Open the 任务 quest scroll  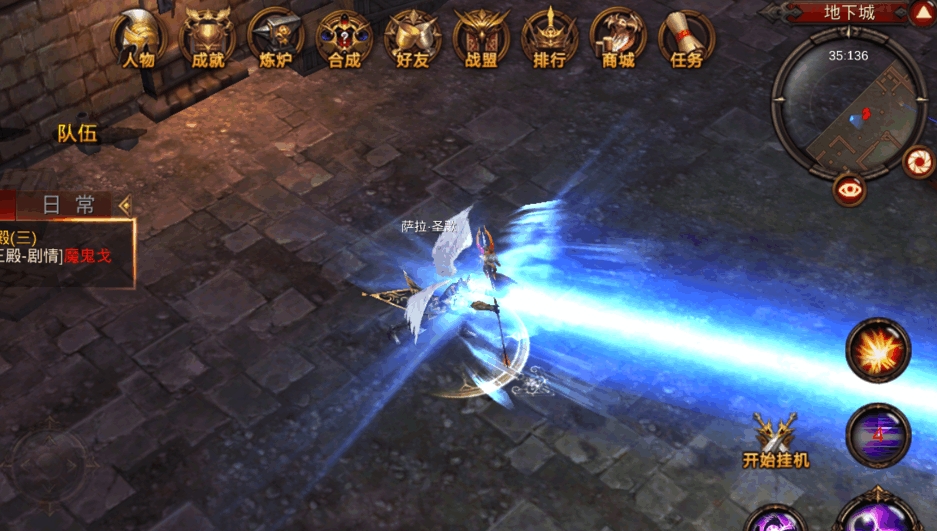tap(687, 39)
